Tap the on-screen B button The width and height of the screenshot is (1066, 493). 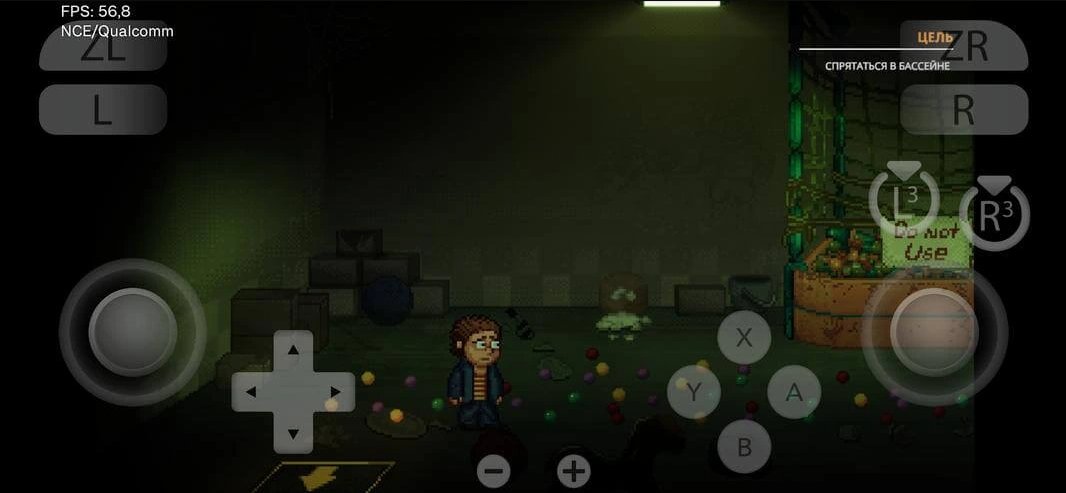click(744, 446)
